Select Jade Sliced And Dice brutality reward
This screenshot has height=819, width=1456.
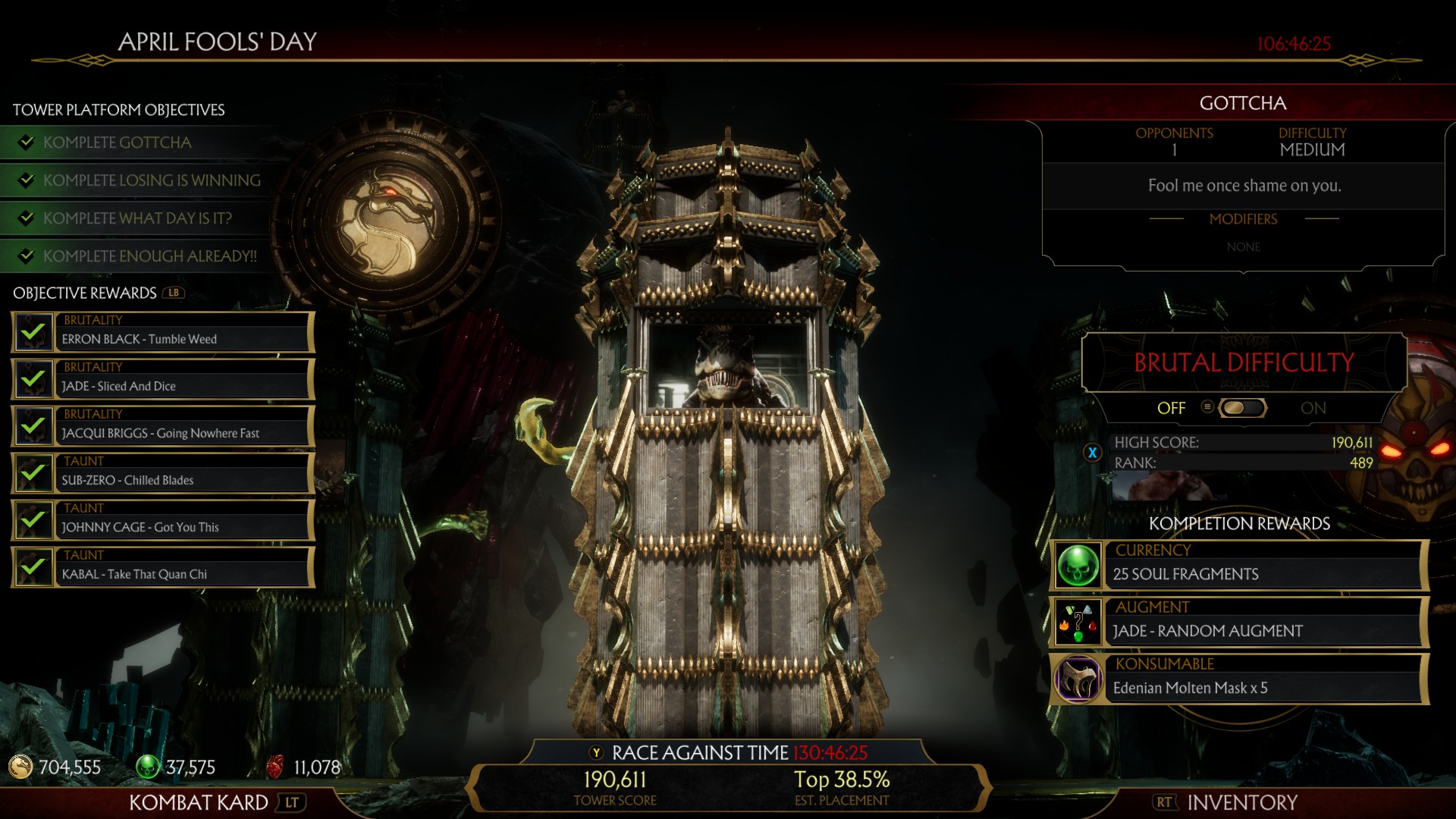(x=163, y=379)
